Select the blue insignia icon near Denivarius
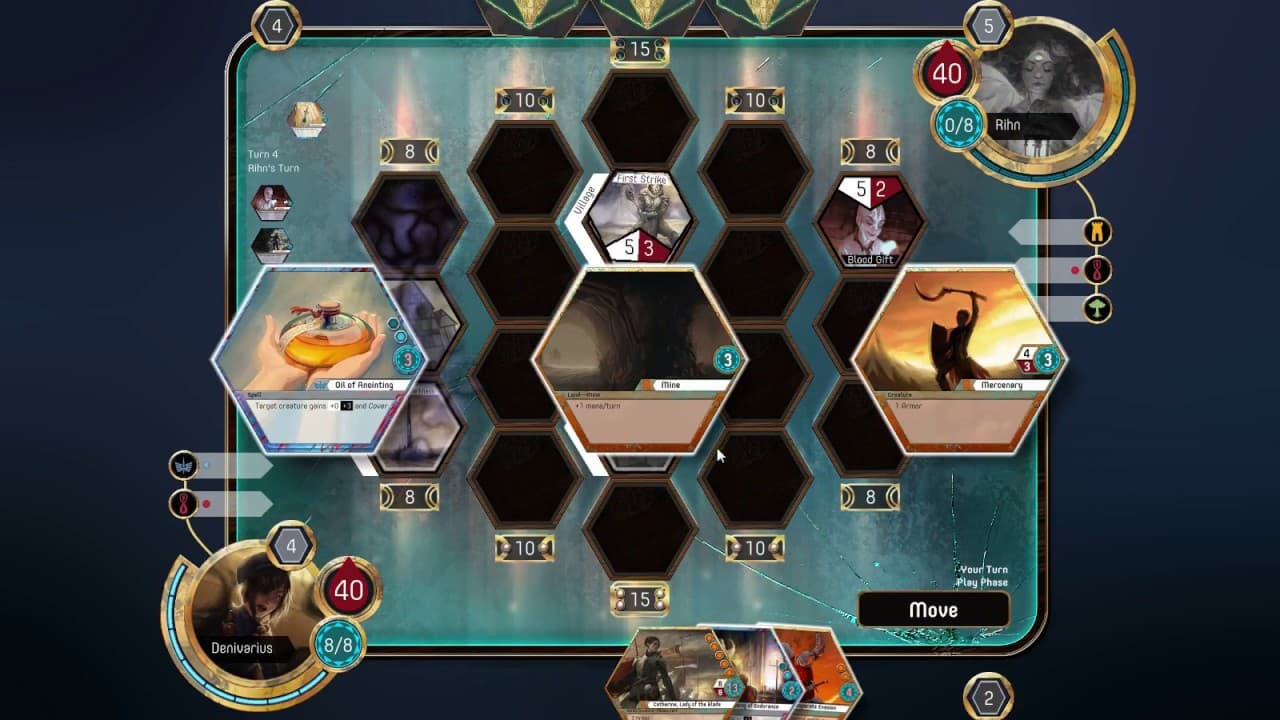The image size is (1280, 720). click(183, 462)
